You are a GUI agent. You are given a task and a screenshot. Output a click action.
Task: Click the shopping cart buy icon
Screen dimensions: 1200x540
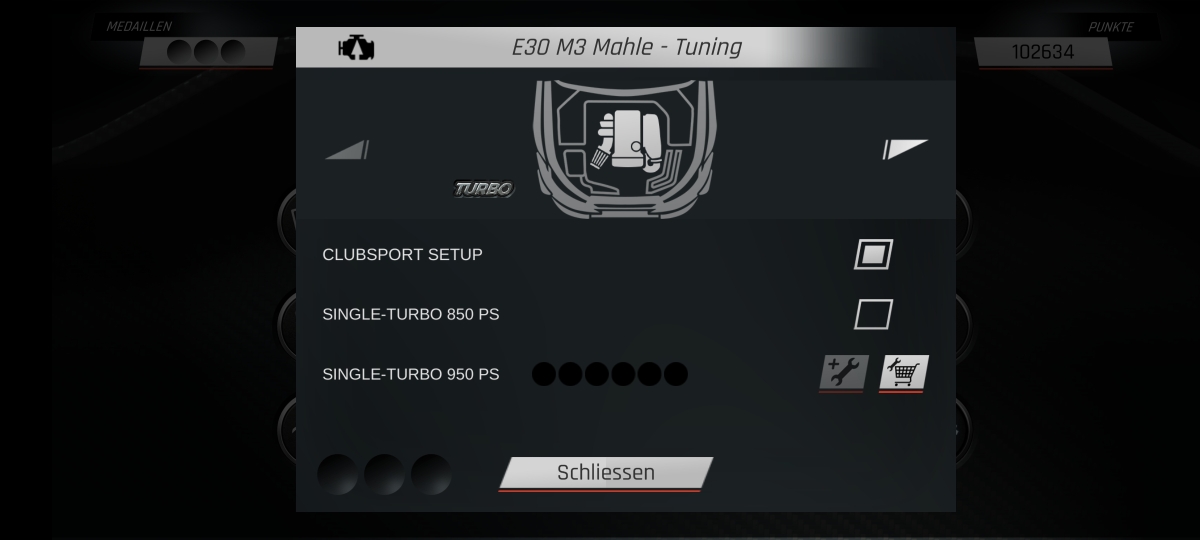pyautogui.click(x=904, y=373)
